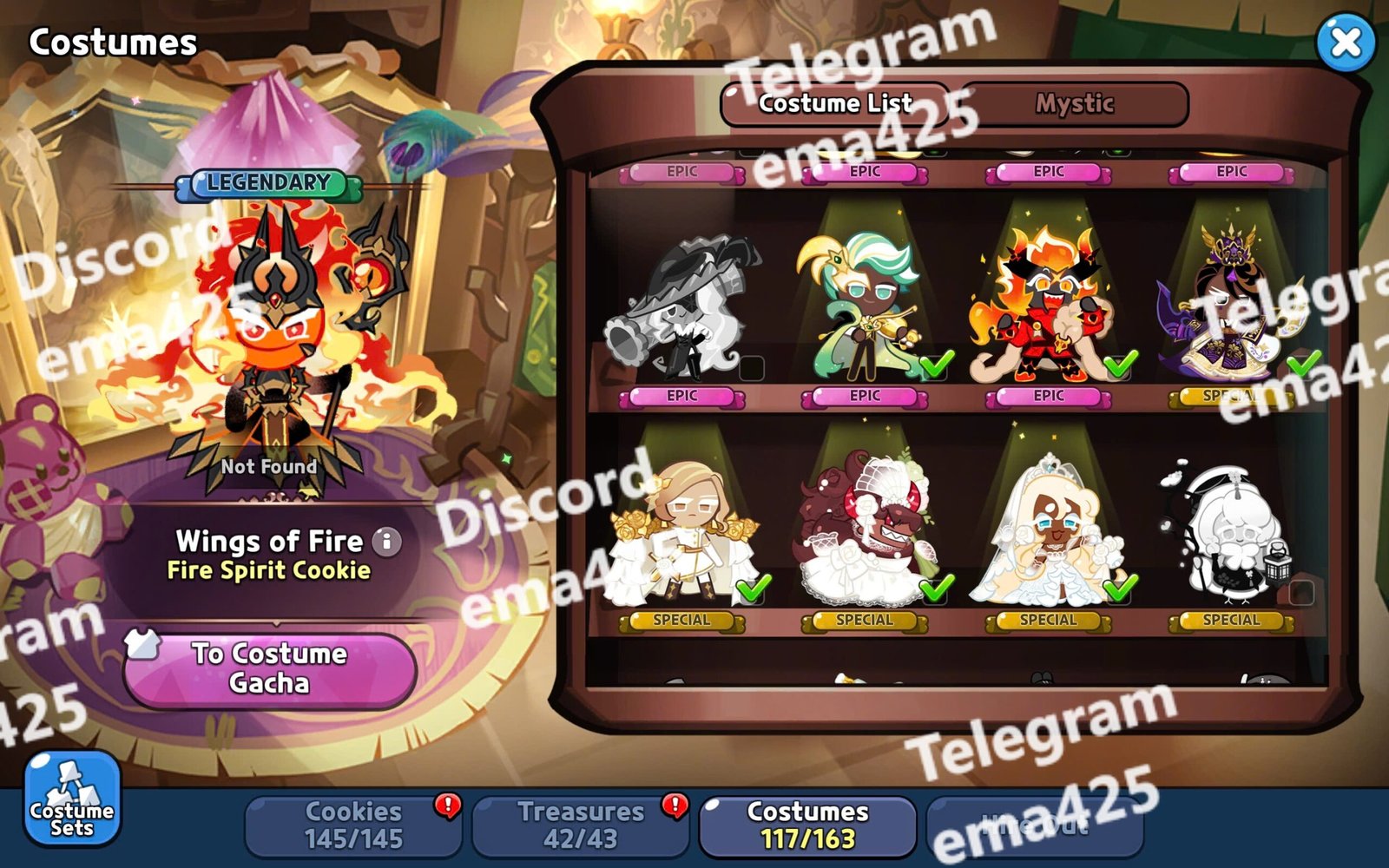Screen dimensions: 1389x868
Task: Show info for Wings of Fire costume
Action: pos(387,542)
